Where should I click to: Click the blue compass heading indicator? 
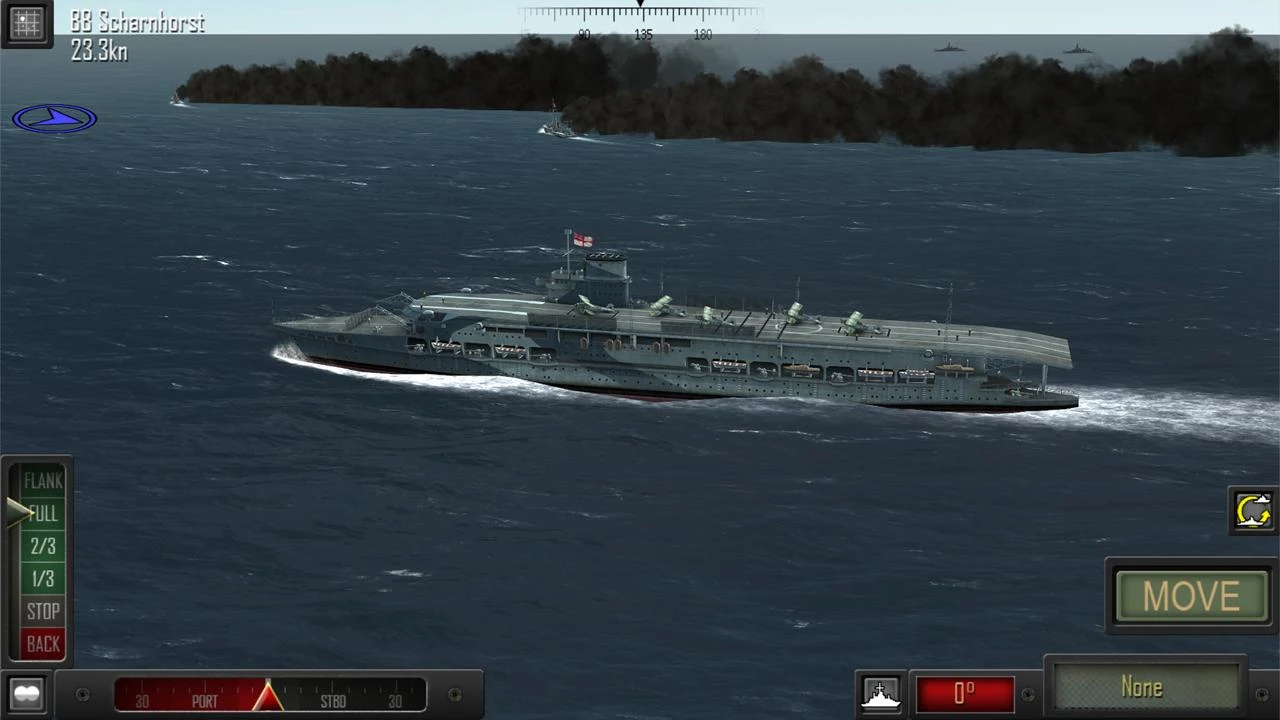tap(55, 119)
